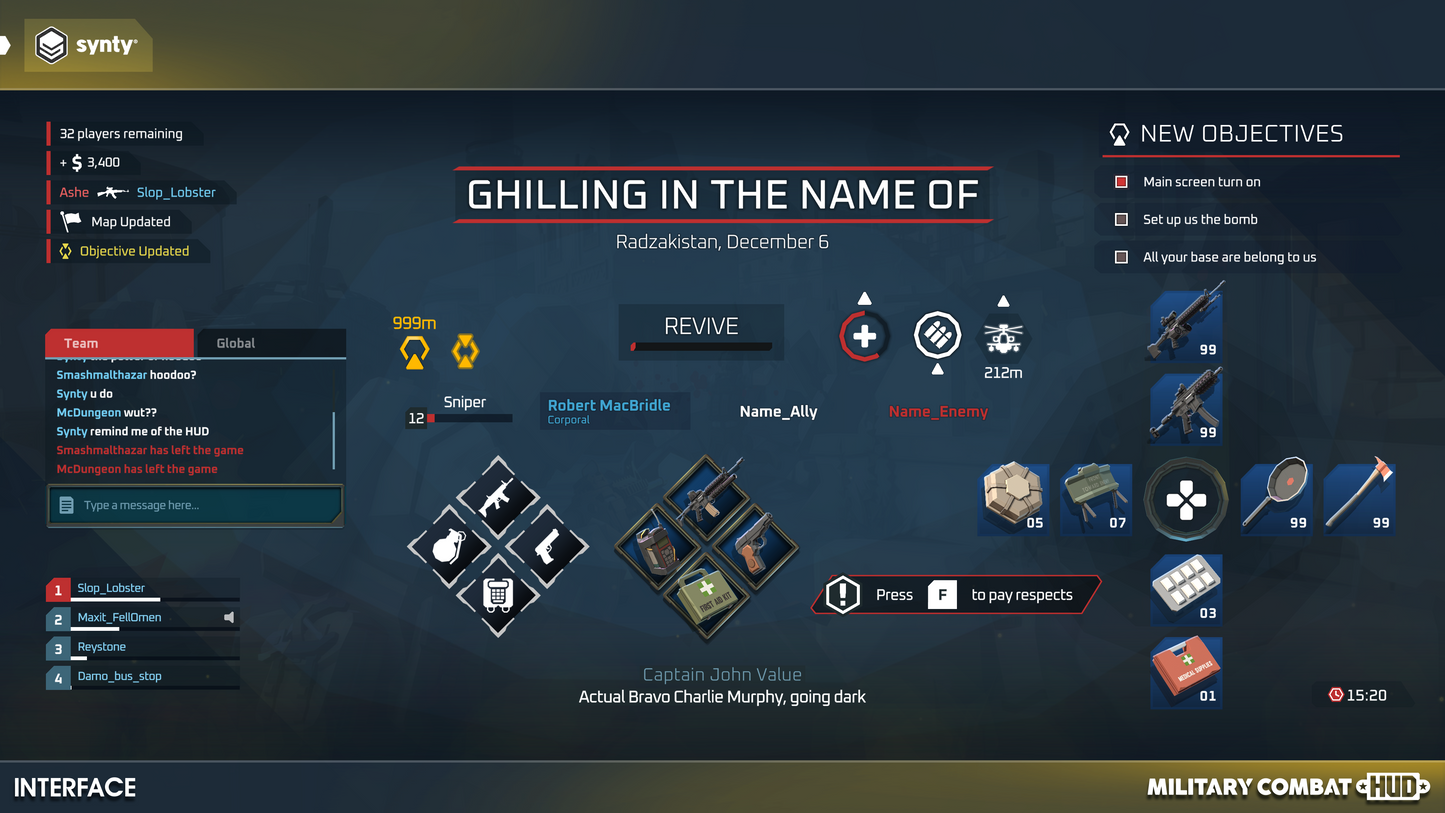
Task: Click the helicopter waypoint marker
Action: click(x=1002, y=336)
